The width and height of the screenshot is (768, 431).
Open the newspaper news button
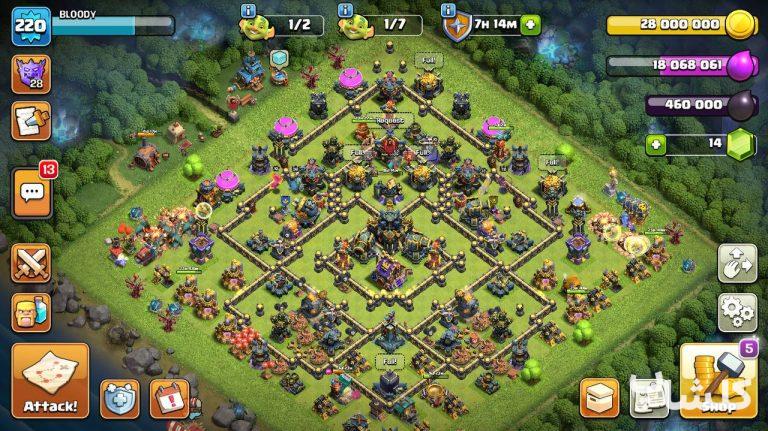pos(649,397)
